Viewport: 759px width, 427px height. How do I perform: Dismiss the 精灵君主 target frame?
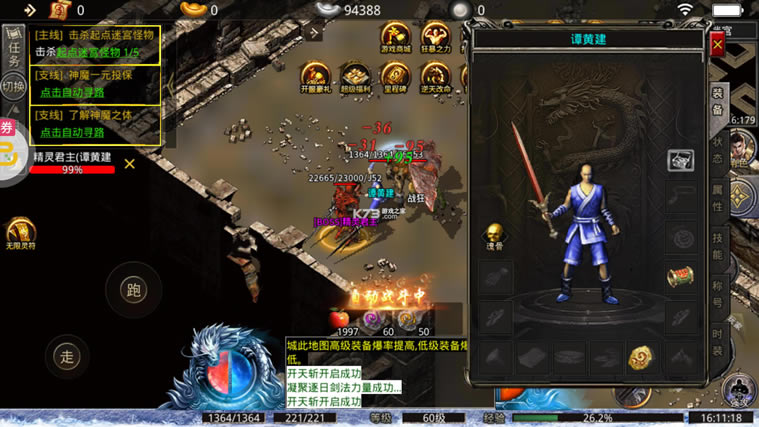point(129,164)
